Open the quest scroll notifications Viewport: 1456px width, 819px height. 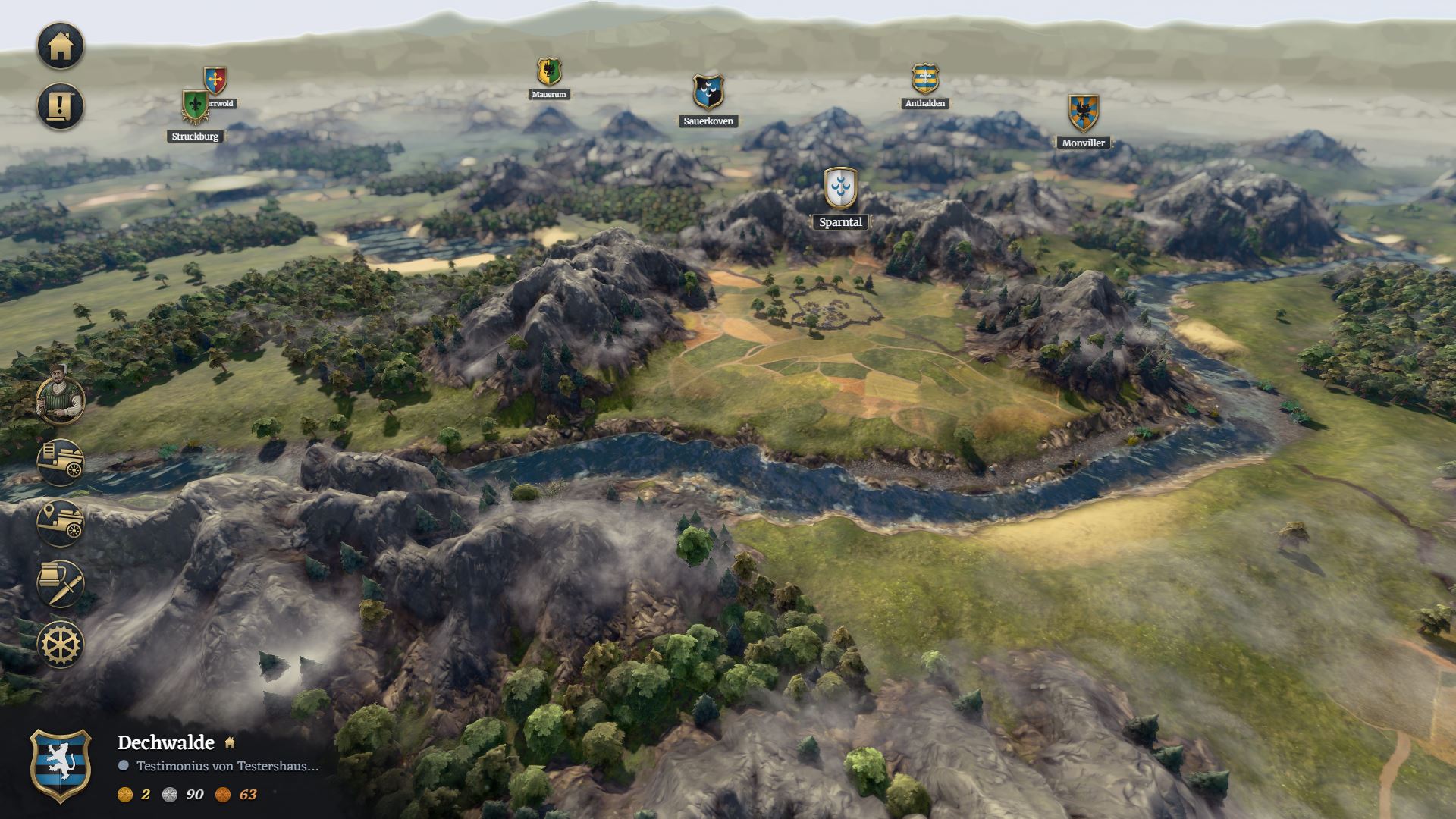click(x=61, y=106)
